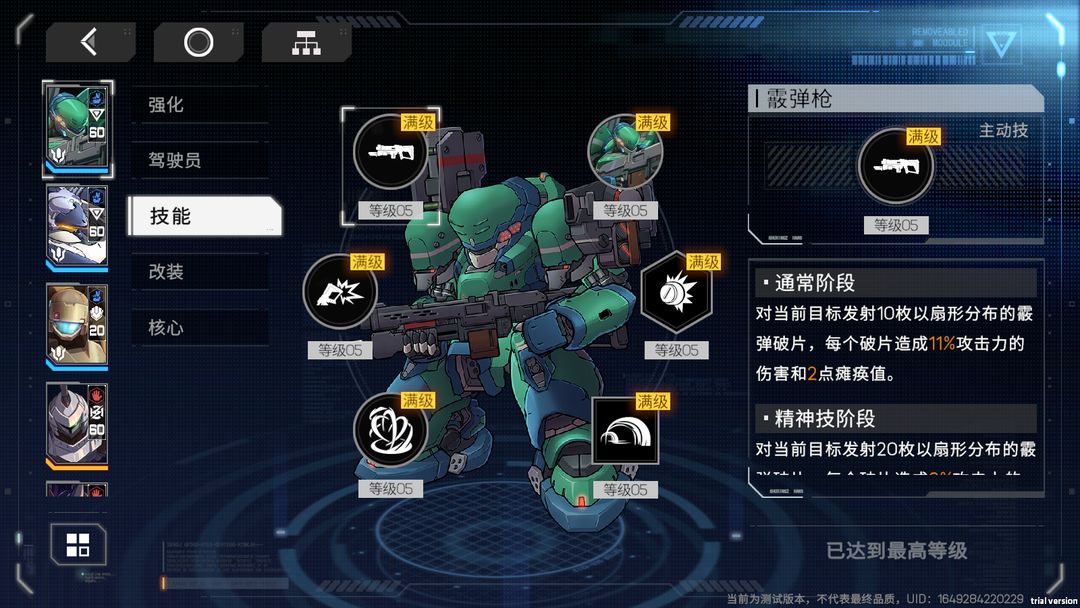Click the triangle emblem in top-right corner
Viewport: 1080px width, 608px height.
click(x=999, y=43)
